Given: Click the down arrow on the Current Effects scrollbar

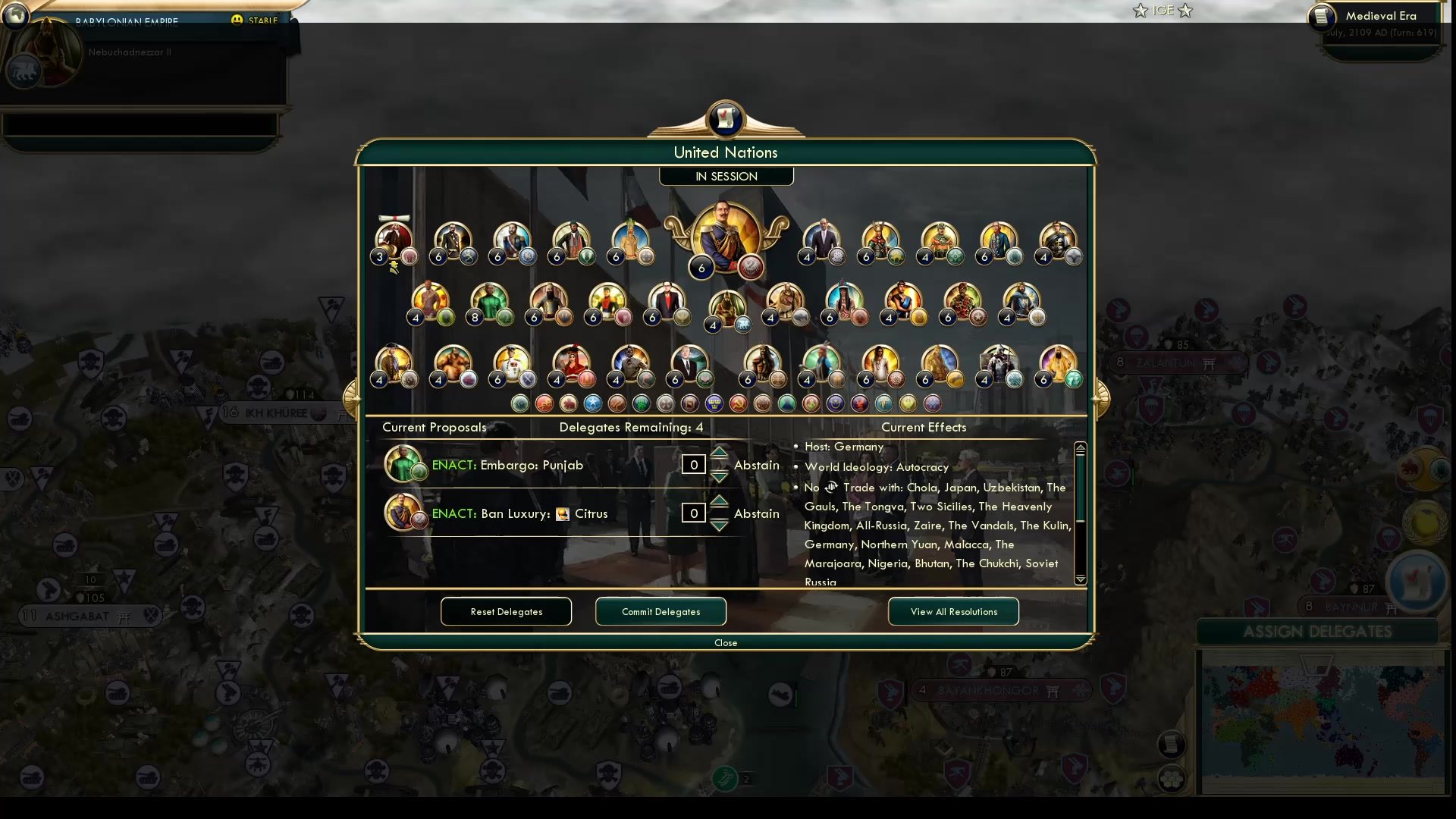Looking at the screenshot, I should click(x=1080, y=580).
